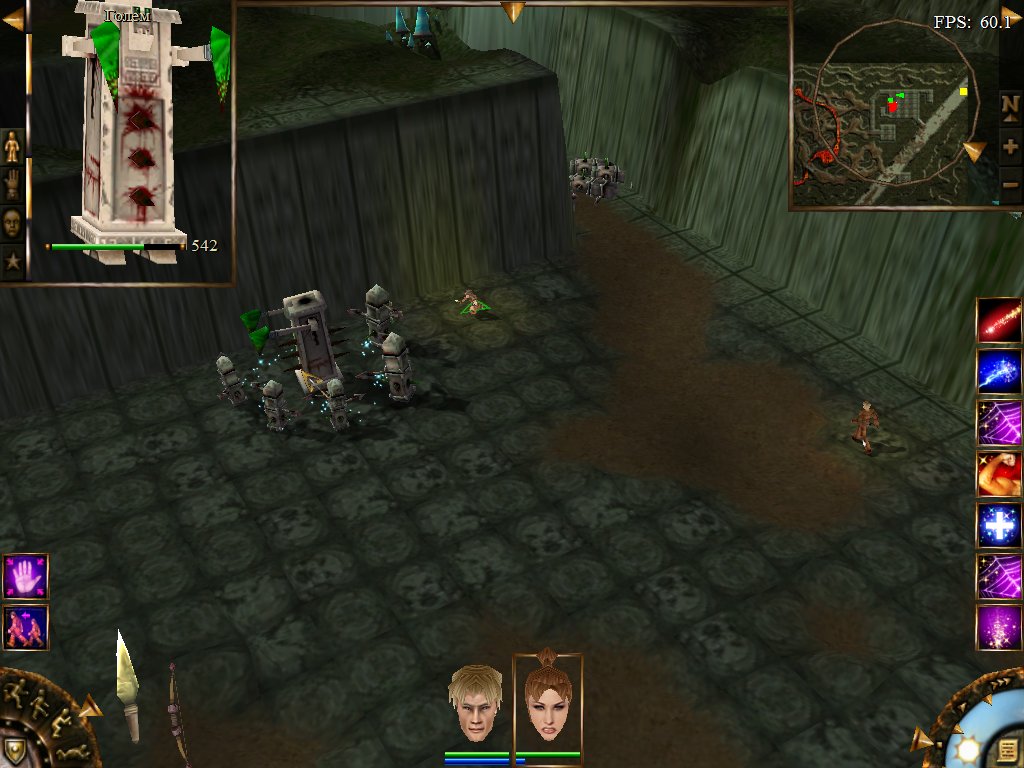Activate the flexed arm strength spell
Viewport: 1024px width, 768px height.
click(998, 474)
